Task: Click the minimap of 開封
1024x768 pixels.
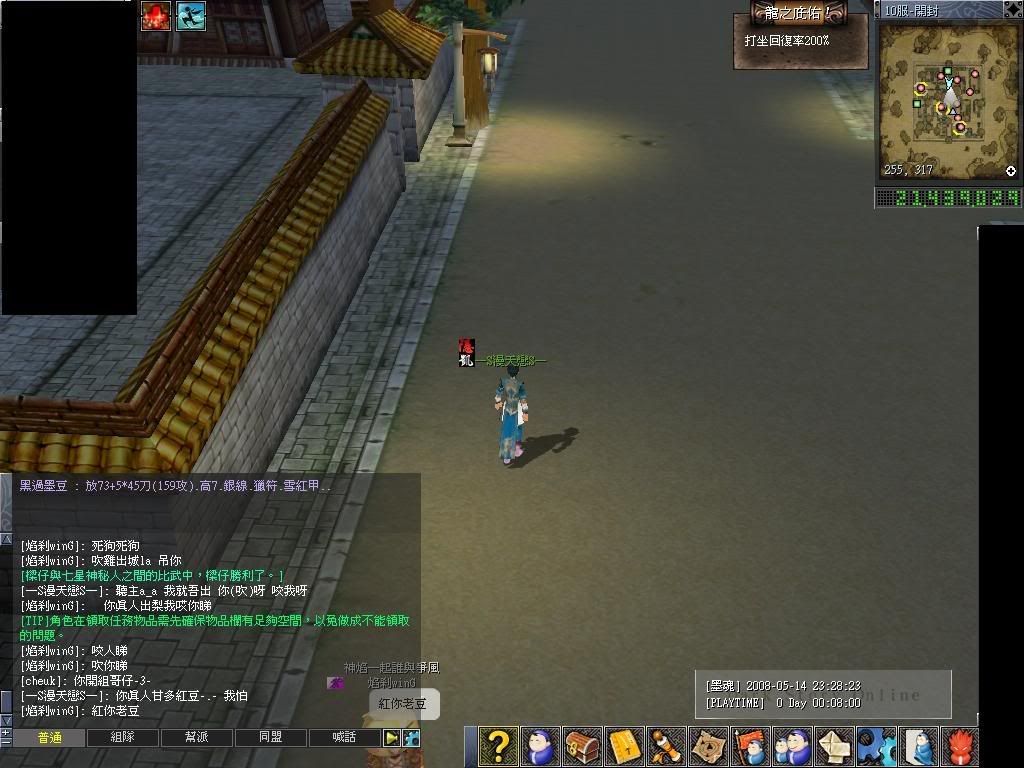Action: coord(947,100)
